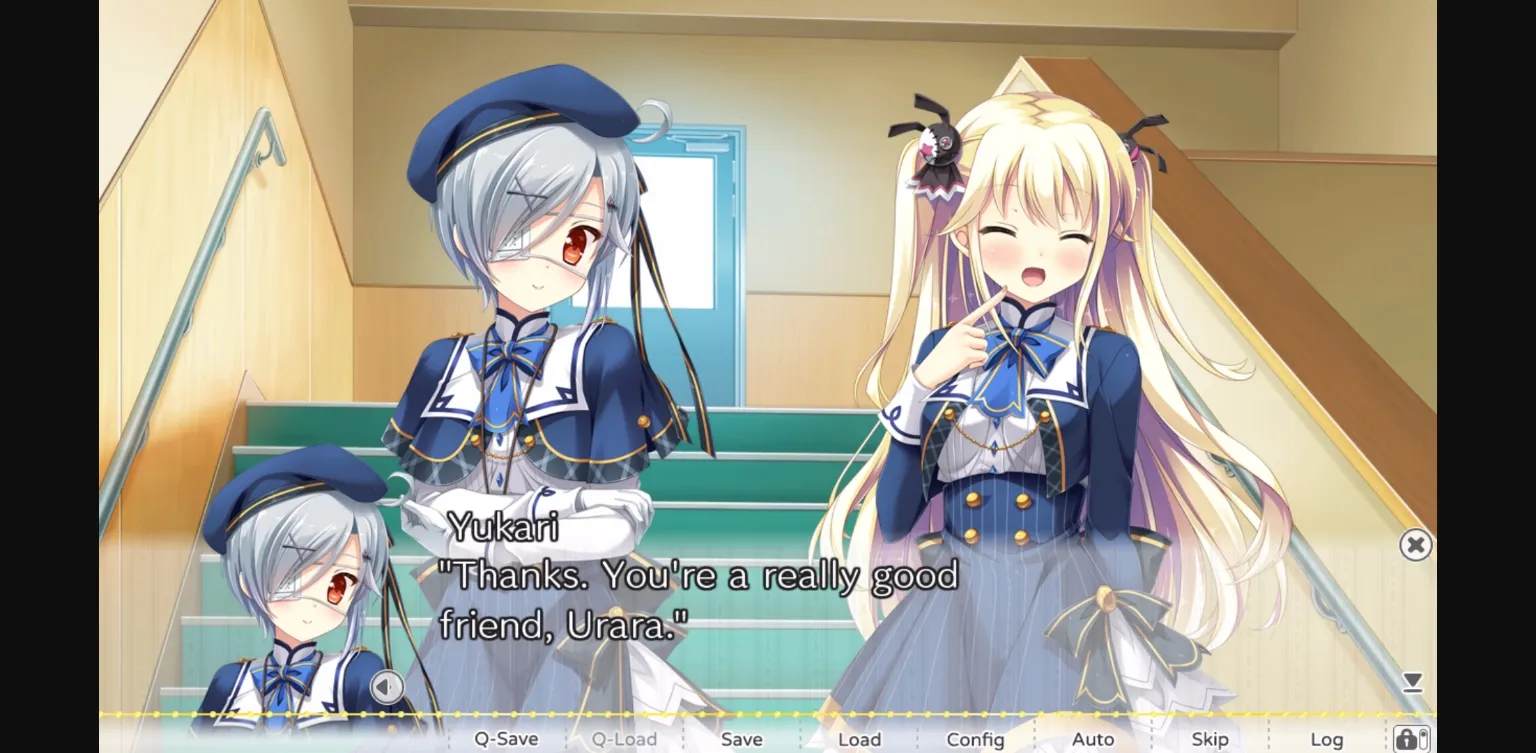Click the skip-text arrow above the lock icon
This screenshot has width=1536, height=753.
[x=1413, y=682]
